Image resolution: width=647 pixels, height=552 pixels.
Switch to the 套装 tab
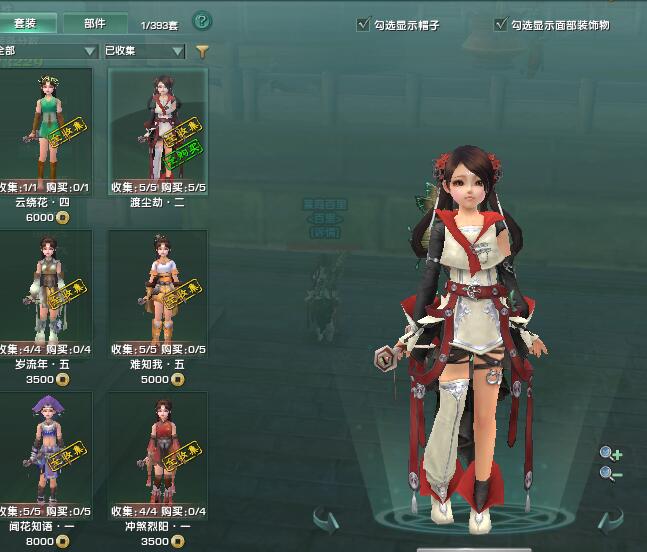tap(24, 23)
